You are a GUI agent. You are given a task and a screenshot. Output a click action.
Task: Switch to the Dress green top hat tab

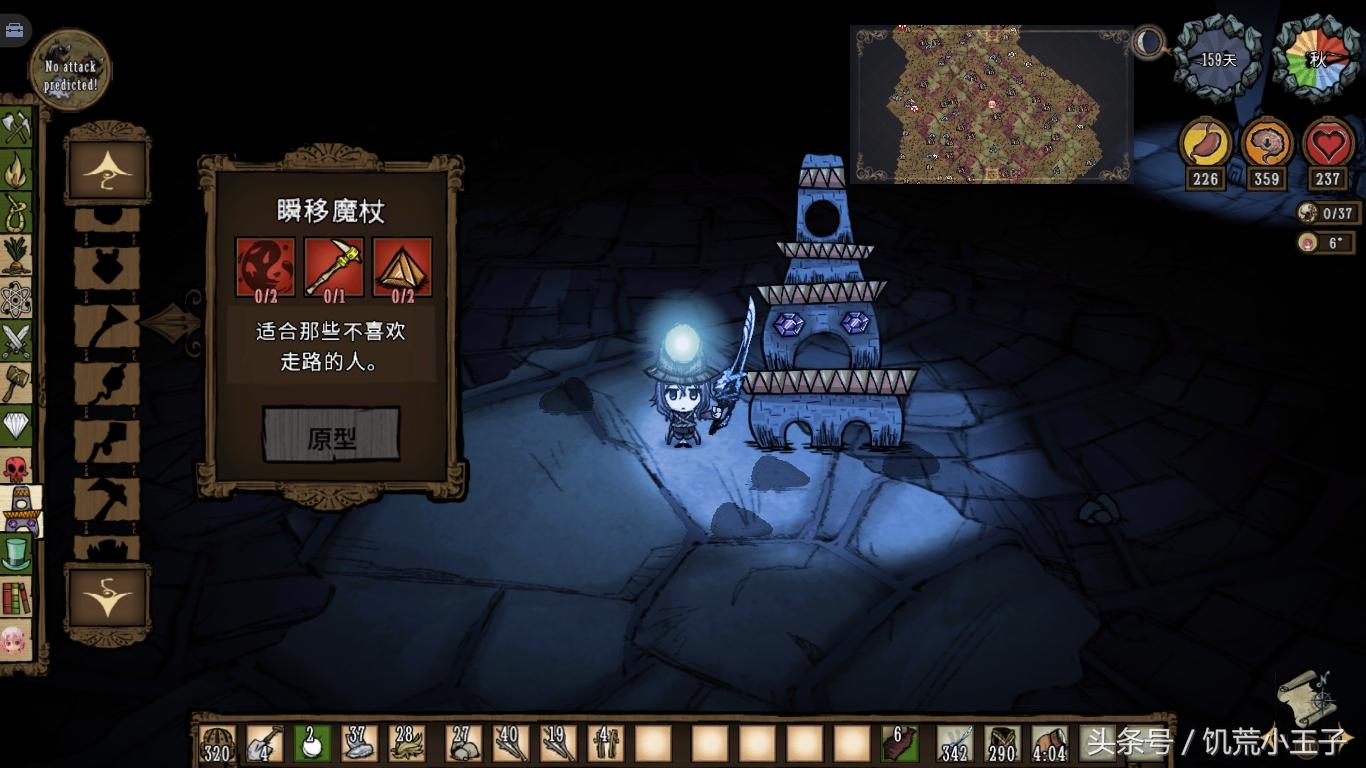pos(16,554)
